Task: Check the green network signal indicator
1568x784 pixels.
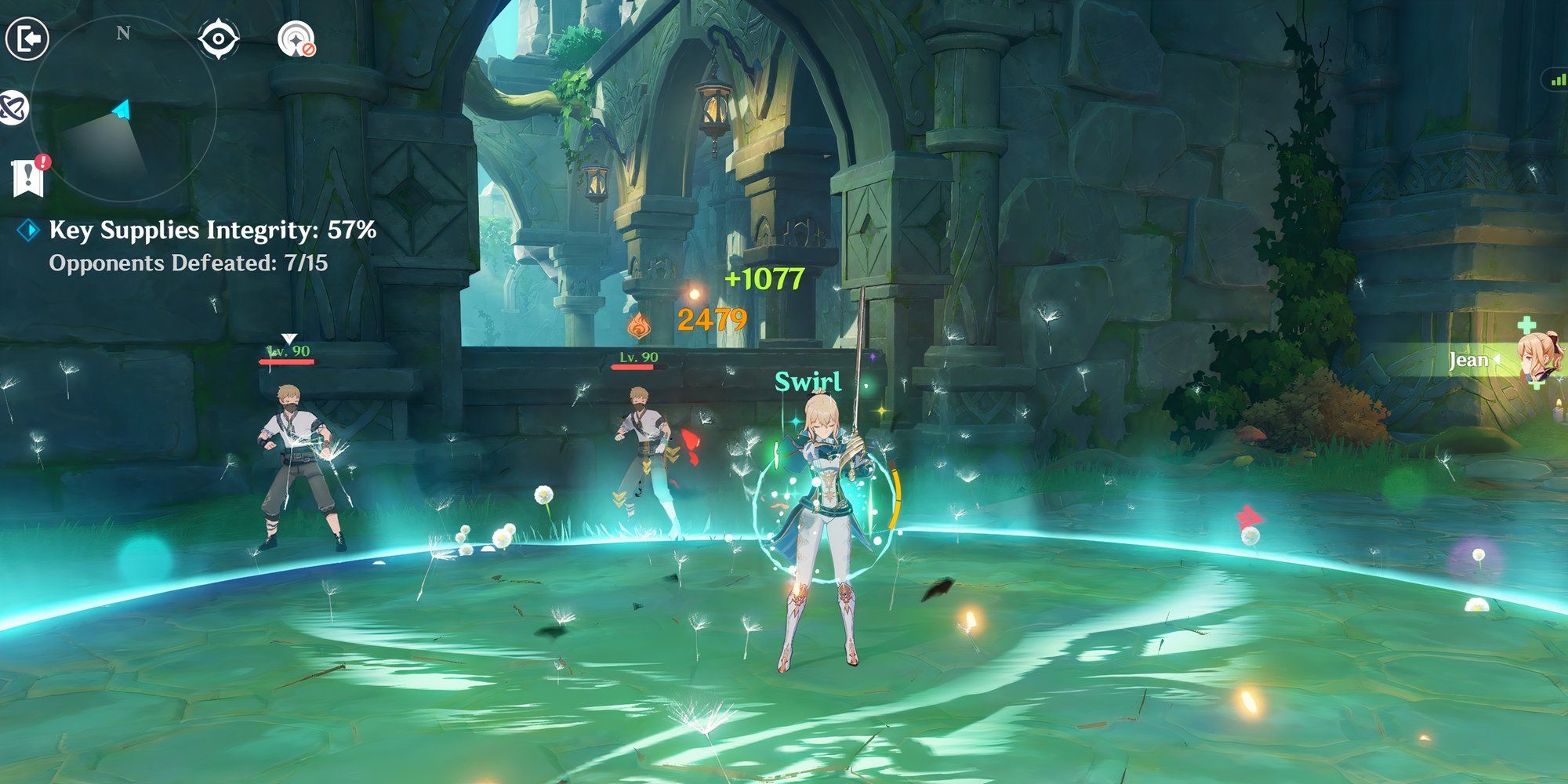Action: pos(1555,79)
